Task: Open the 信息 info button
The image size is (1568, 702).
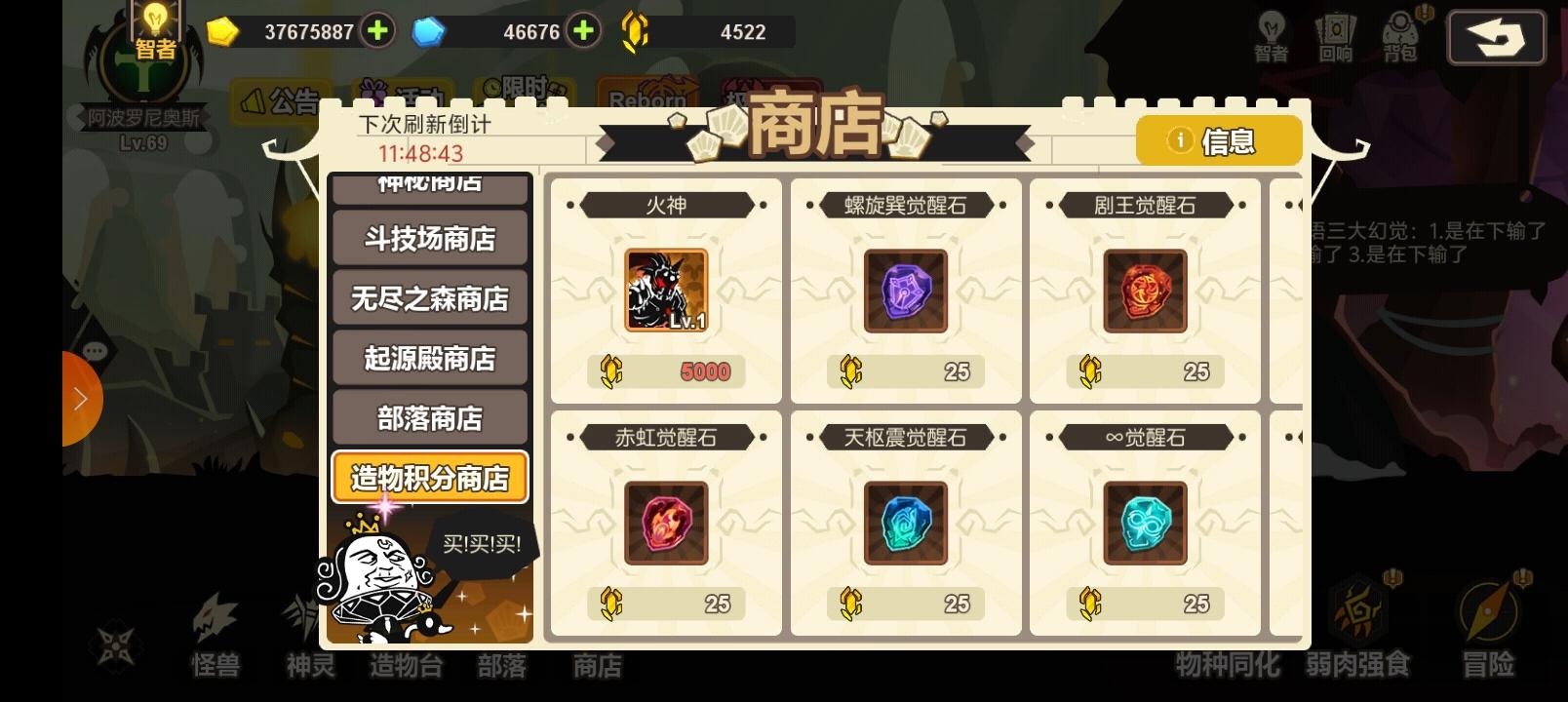Action: point(1218,140)
